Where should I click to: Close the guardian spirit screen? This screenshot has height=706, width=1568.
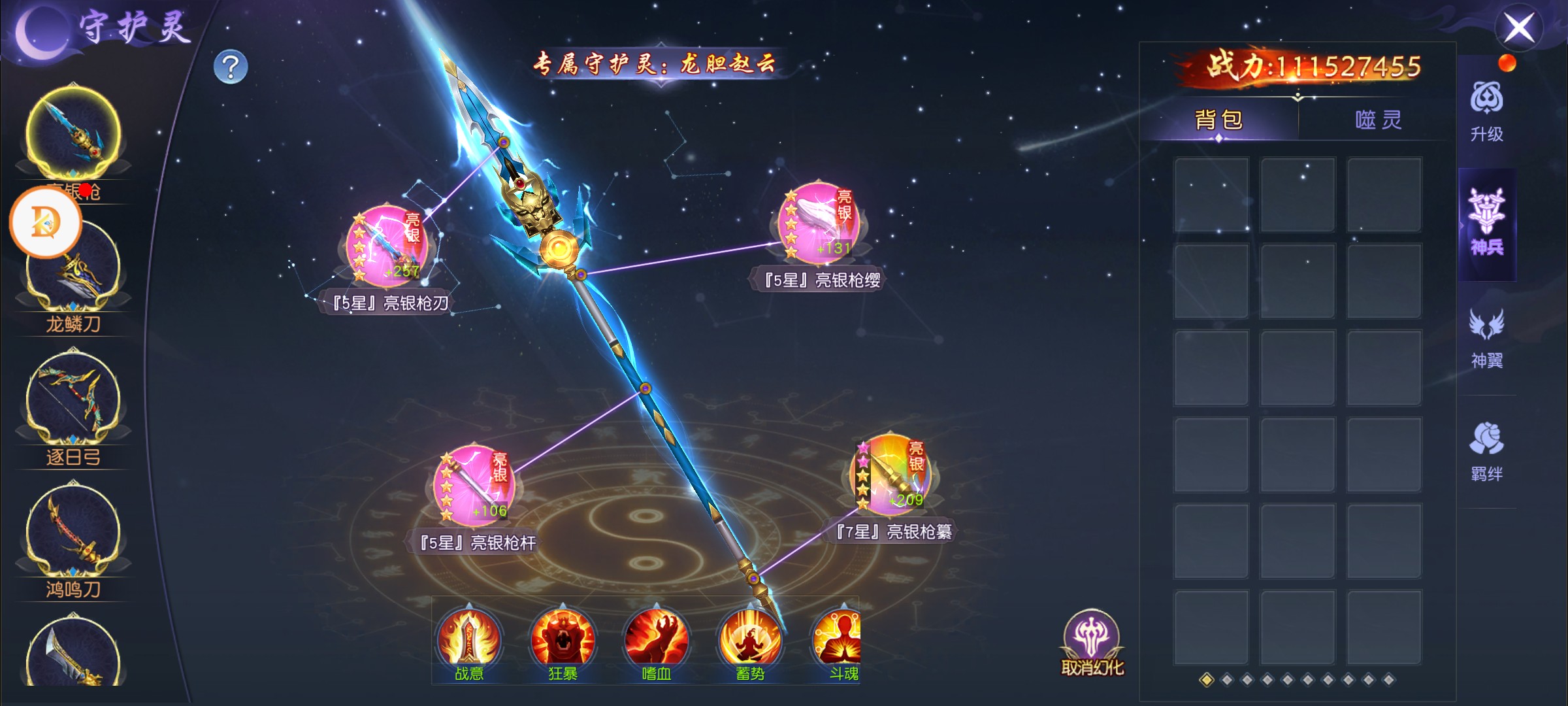coord(1519,28)
